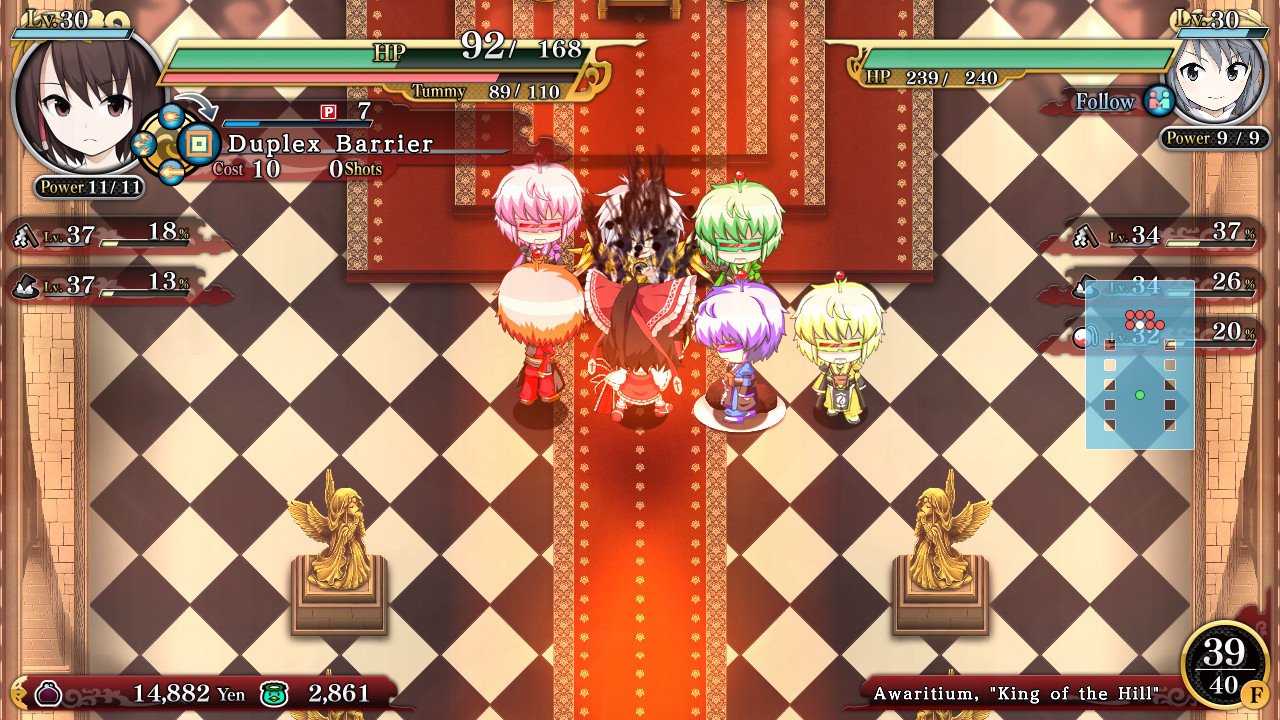Viewport: 1280px width, 720px height.
Task: Click the floor 39/40 indicator
Action: (1224, 667)
